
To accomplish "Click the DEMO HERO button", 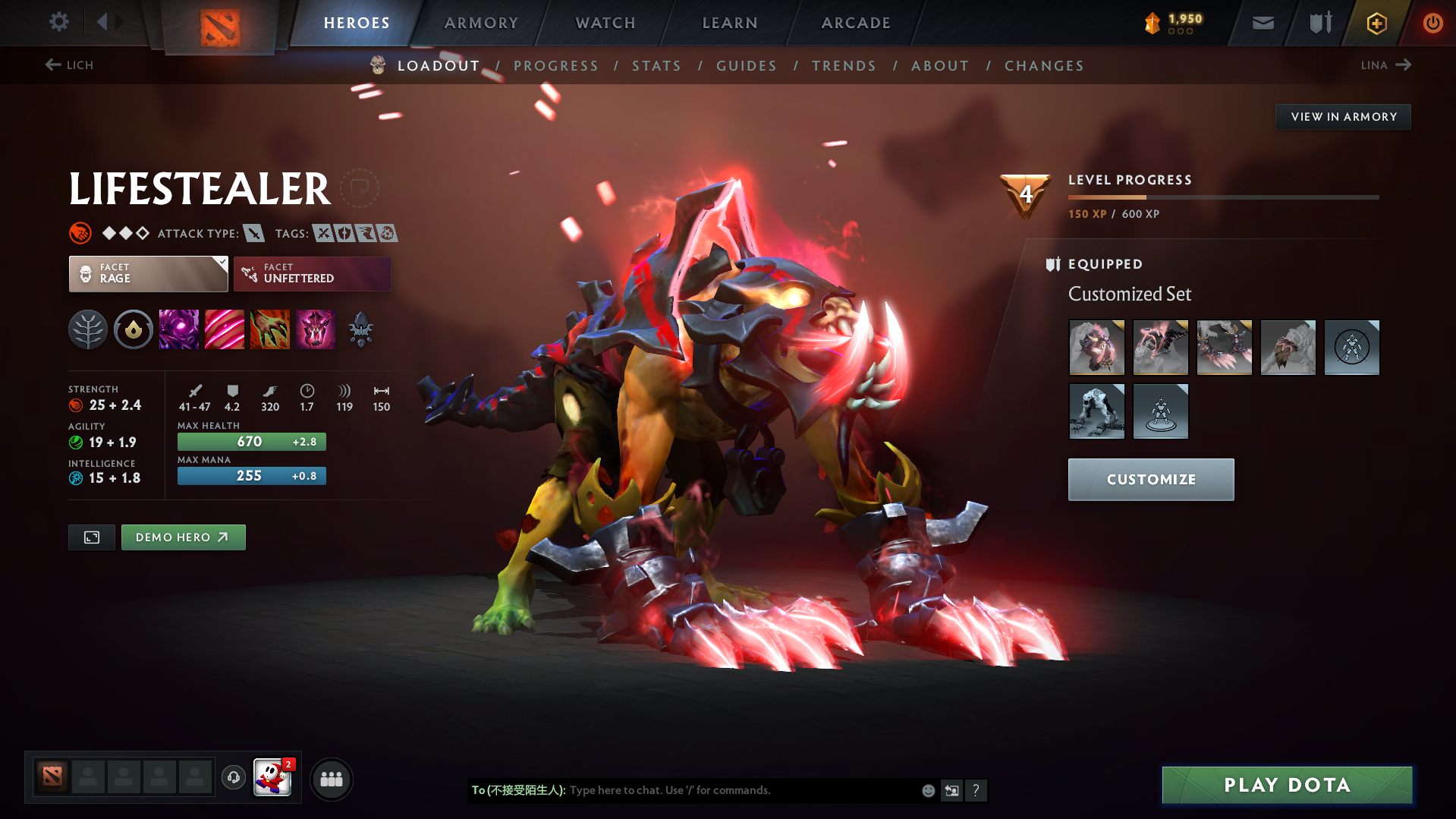I will [183, 537].
